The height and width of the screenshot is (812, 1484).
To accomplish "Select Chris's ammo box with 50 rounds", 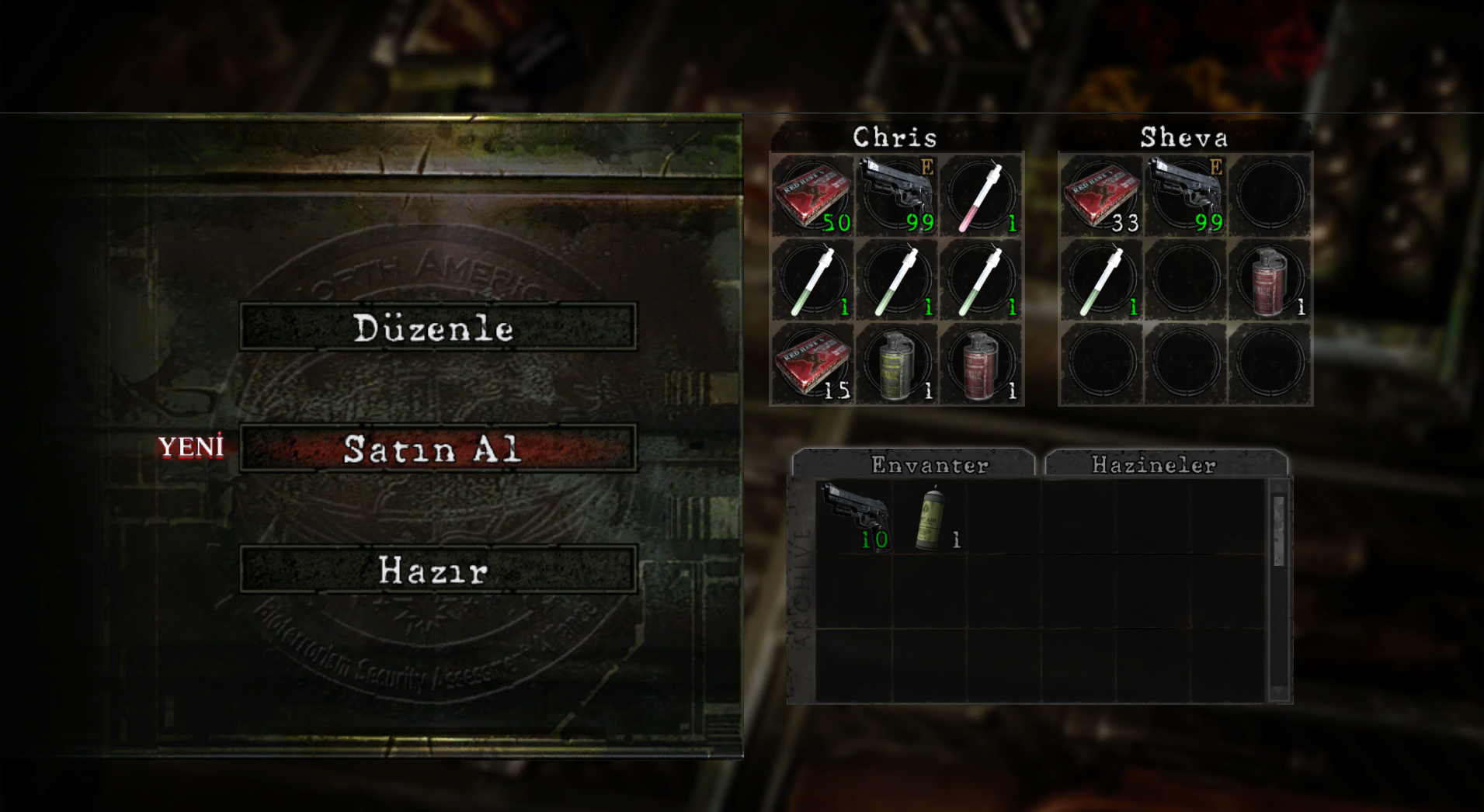I will click(x=813, y=195).
